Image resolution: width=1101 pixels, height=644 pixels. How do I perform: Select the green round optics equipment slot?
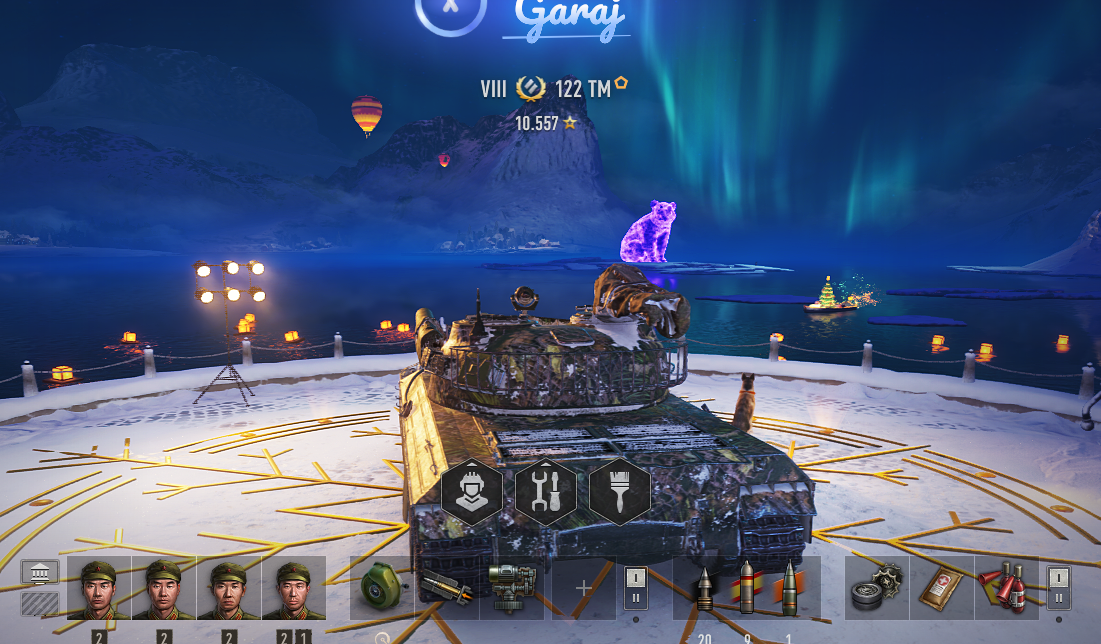(381, 588)
